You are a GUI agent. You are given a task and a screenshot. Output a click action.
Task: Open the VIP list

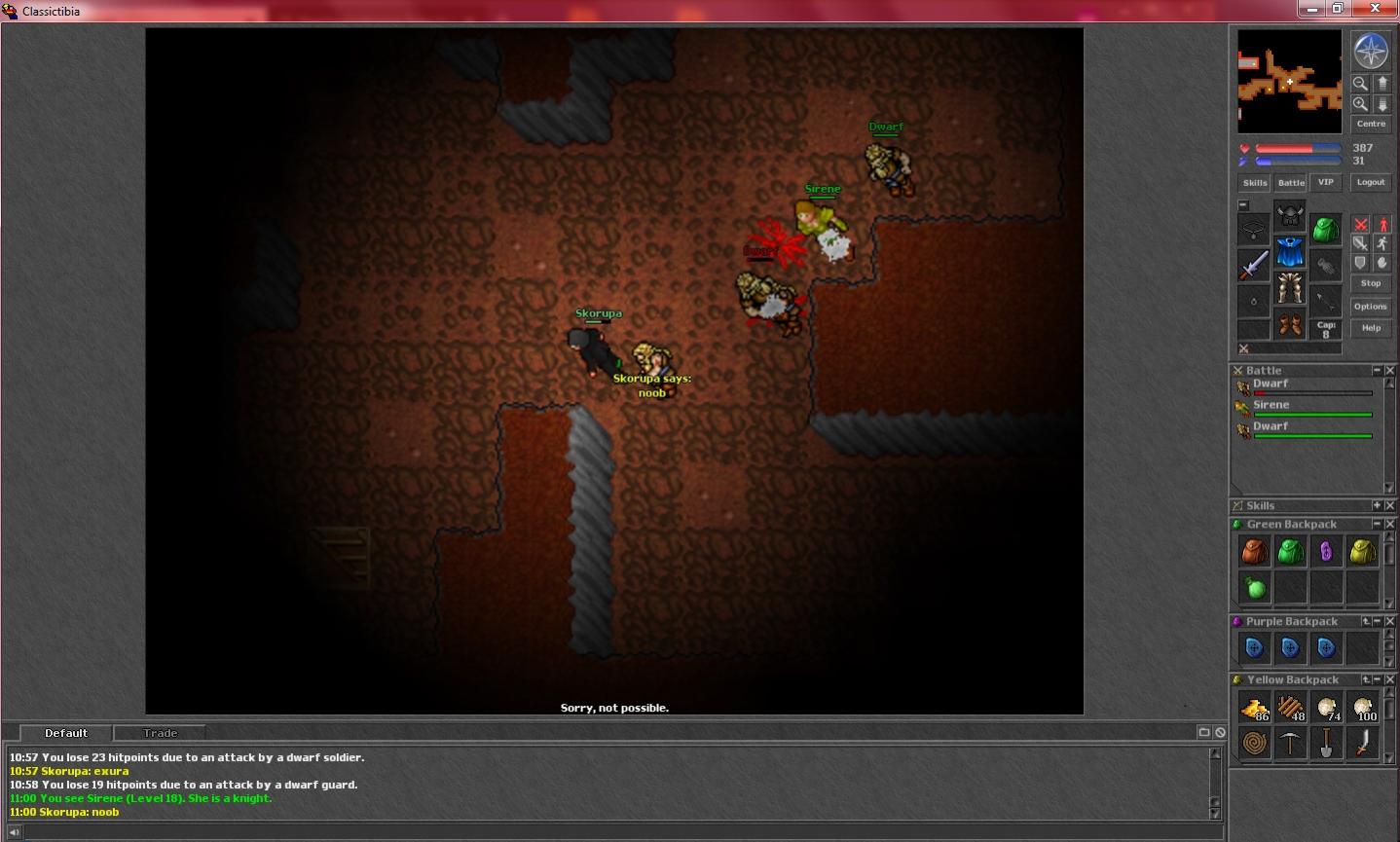pos(1326,182)
